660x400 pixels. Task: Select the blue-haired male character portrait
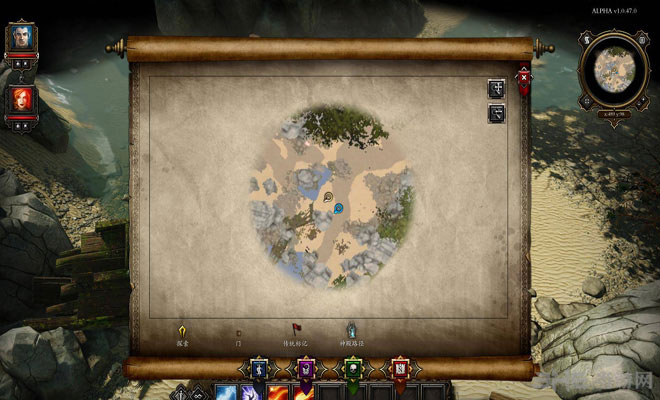click(20, 38)
